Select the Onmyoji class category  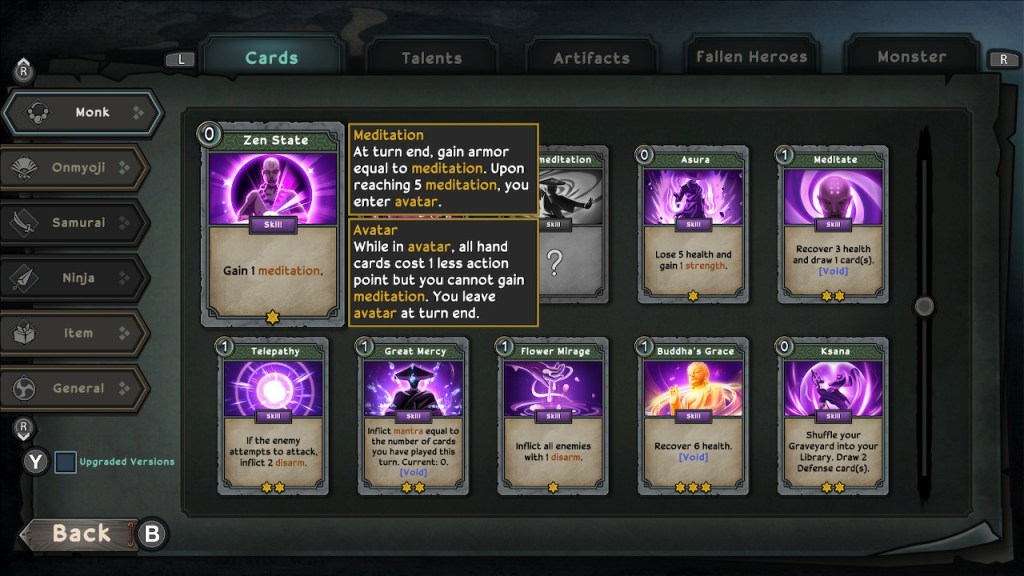(77, 168)
